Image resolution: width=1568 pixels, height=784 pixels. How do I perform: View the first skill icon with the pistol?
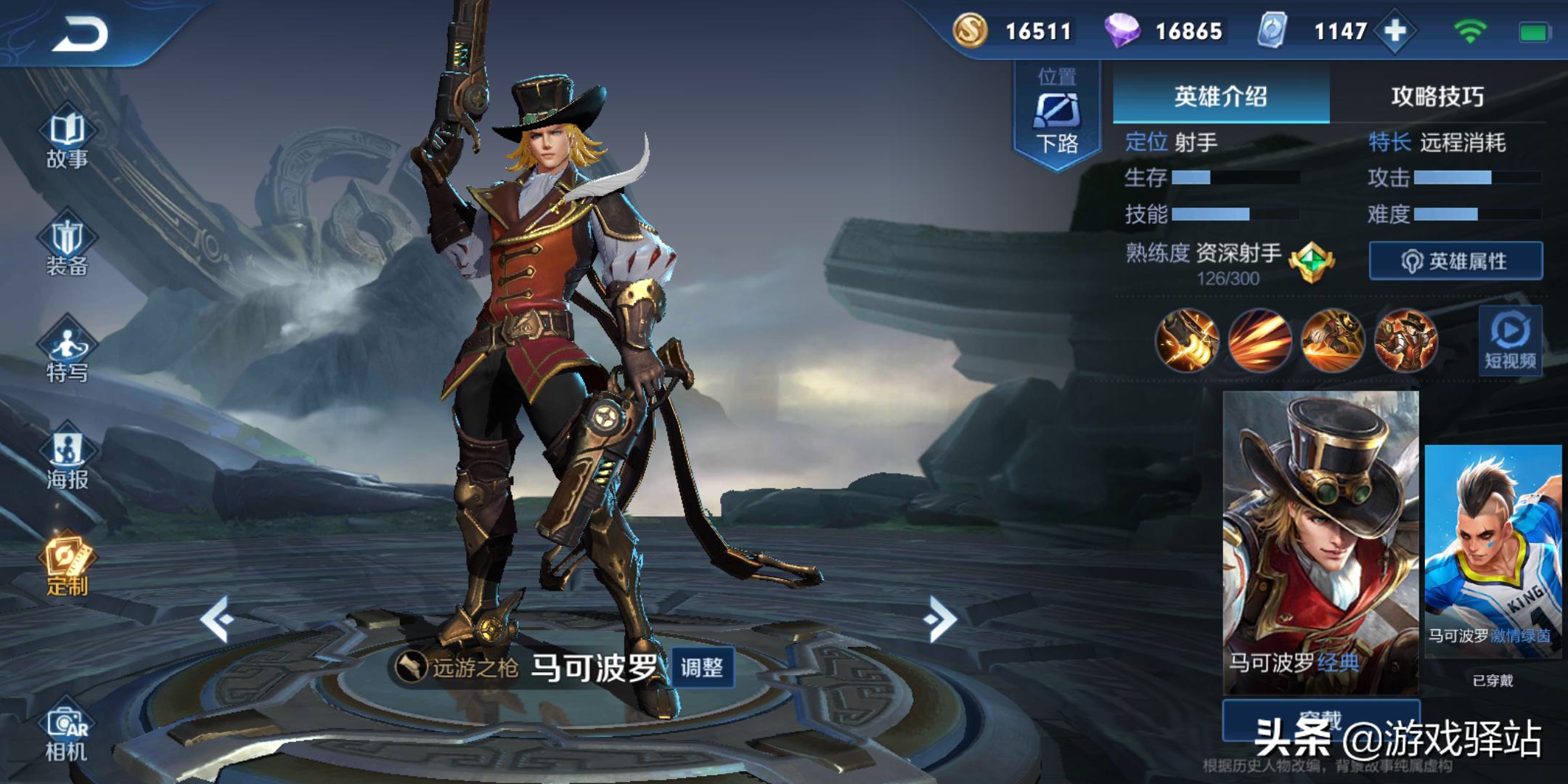click(1186, 340)
